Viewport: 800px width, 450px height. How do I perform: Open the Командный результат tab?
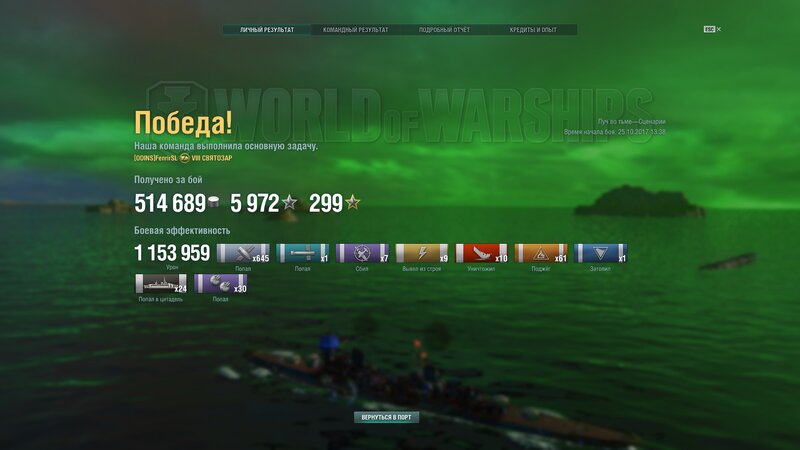(x=355, y=30)
